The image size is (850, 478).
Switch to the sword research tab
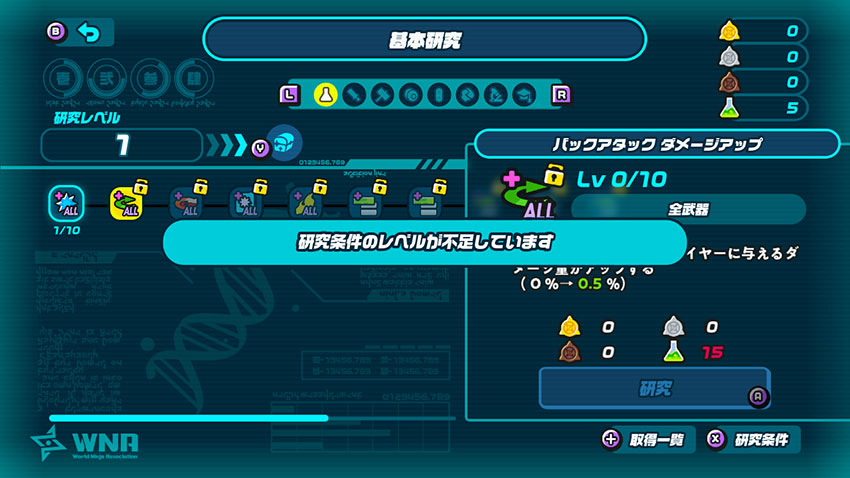coord(353,94)
